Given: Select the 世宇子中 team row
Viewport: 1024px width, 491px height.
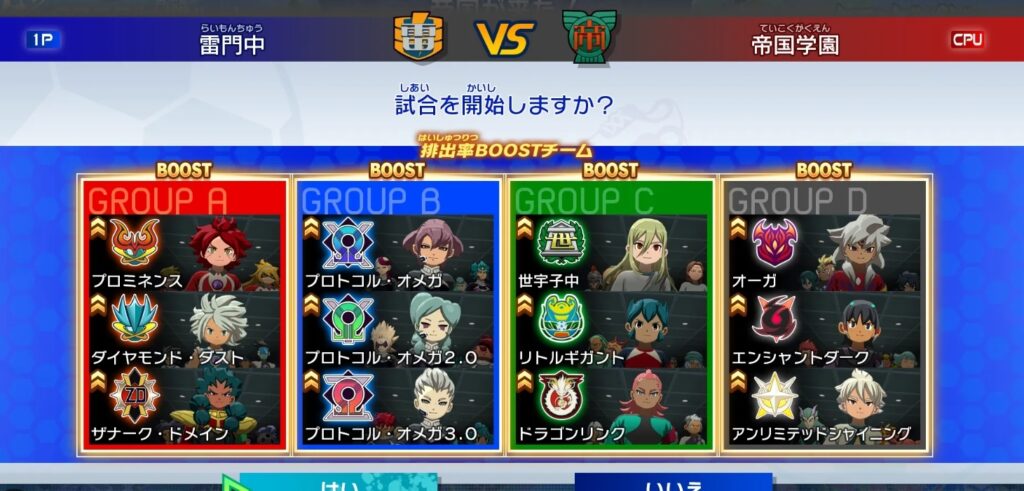Looking at the screenshot, I should pyautogui.click(x=611, y=255).
